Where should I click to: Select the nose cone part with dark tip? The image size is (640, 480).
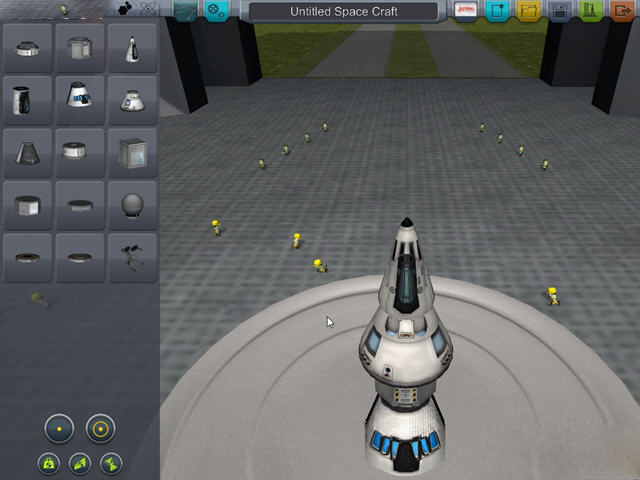[133, 46]
